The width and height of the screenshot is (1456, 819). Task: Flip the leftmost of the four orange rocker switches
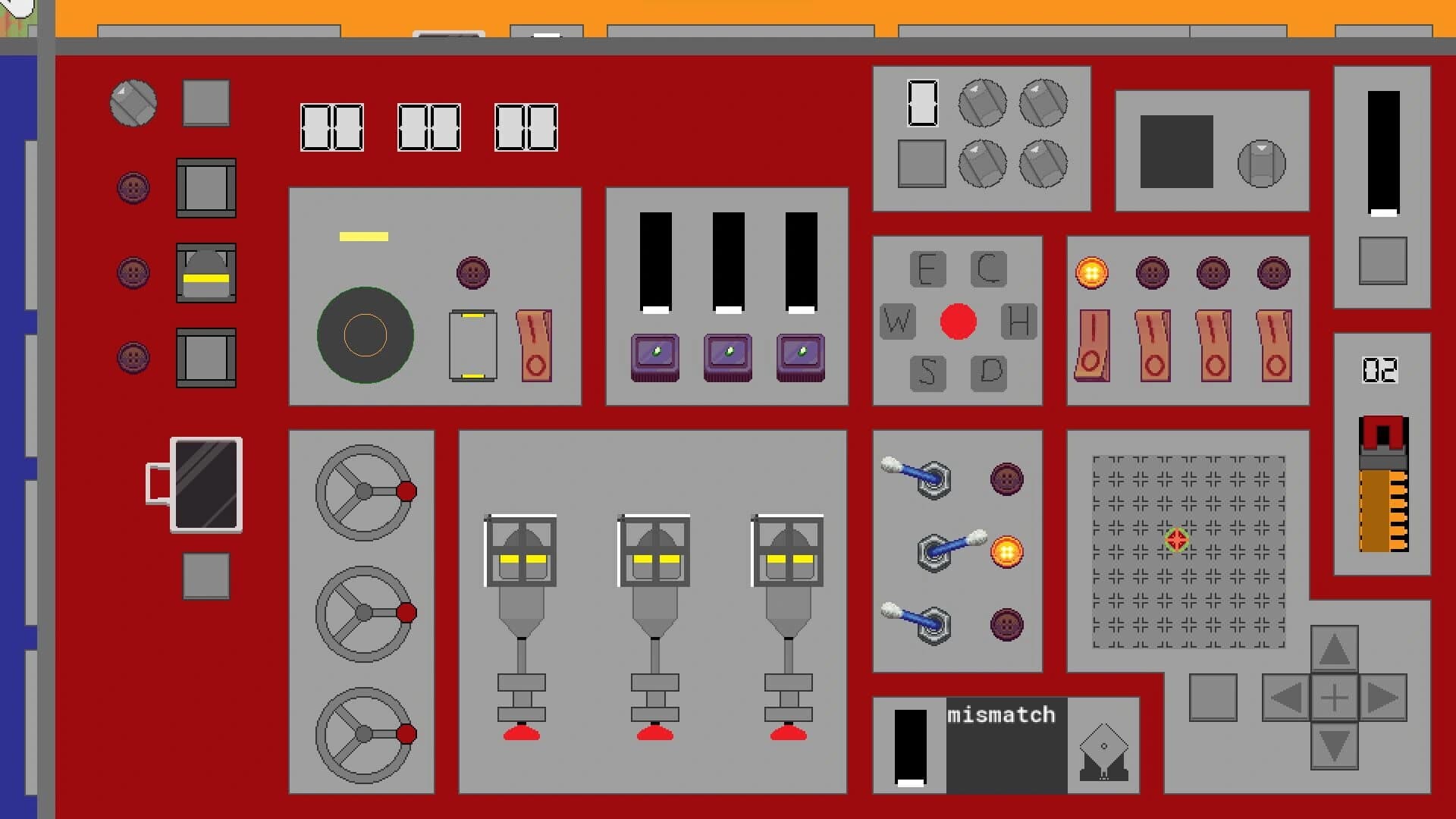pyautogui.click(x=1092, y=345)
